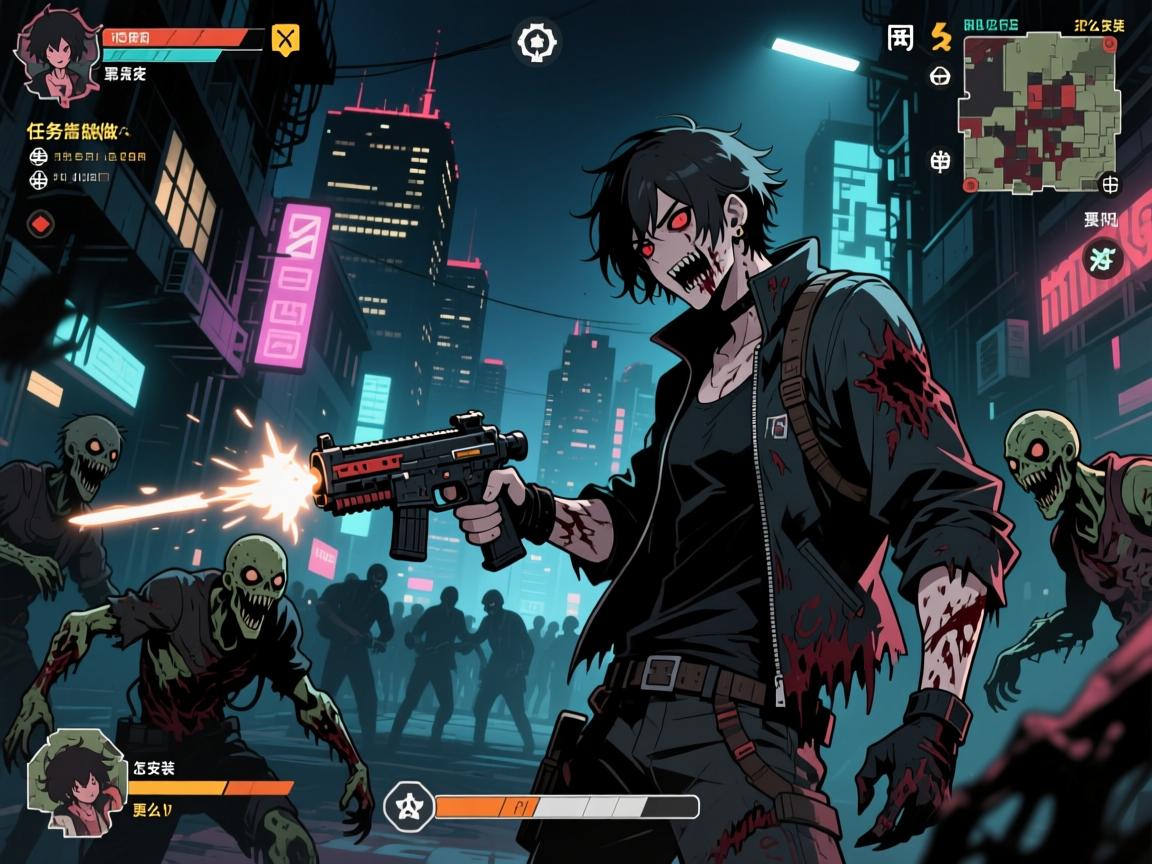Click the white square glyph beside lightning bolt
This screenshot has width=1152, height=864.
tap(900, 38)
